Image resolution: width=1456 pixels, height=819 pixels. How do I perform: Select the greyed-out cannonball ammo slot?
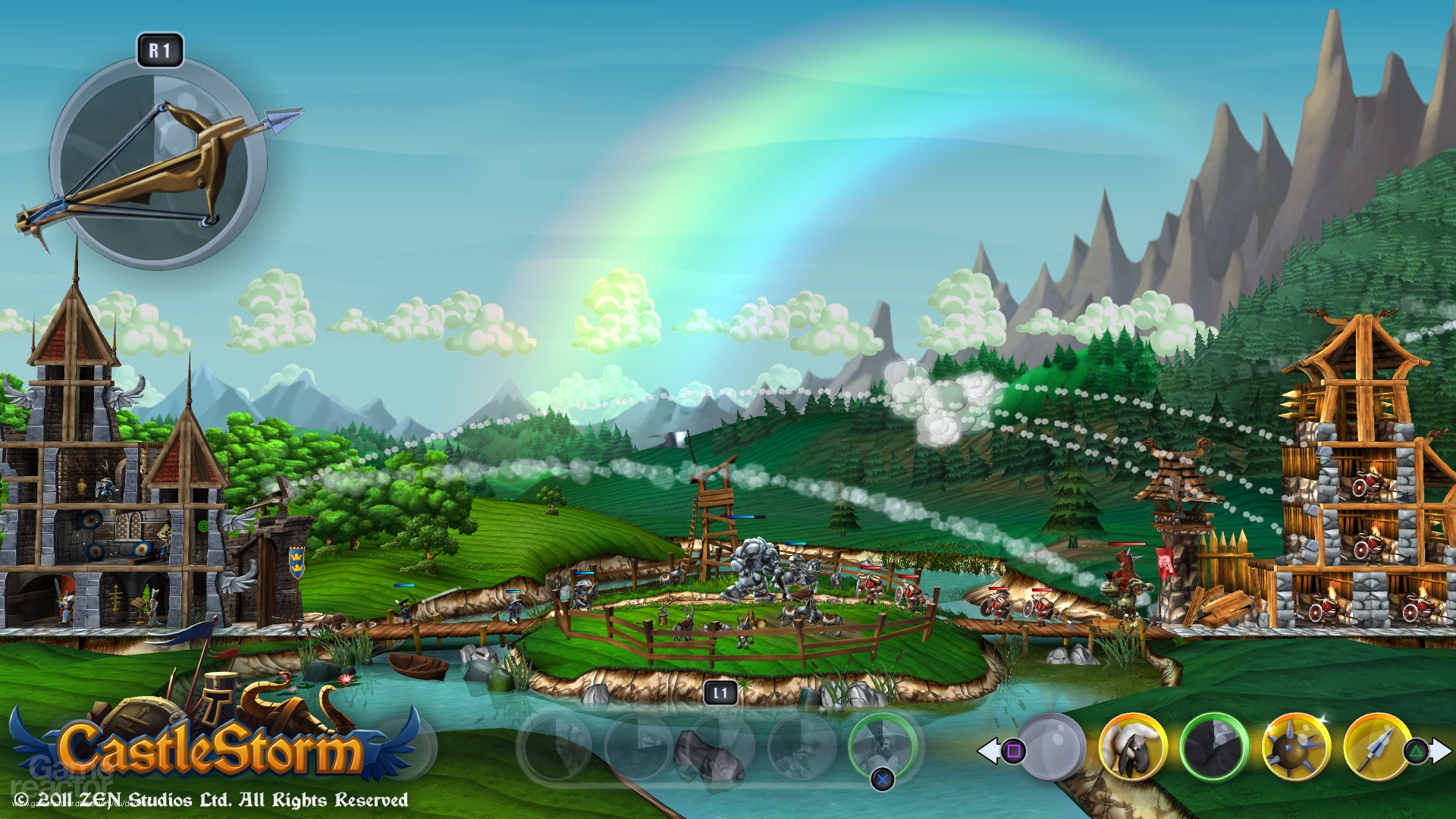point(1052,747)
